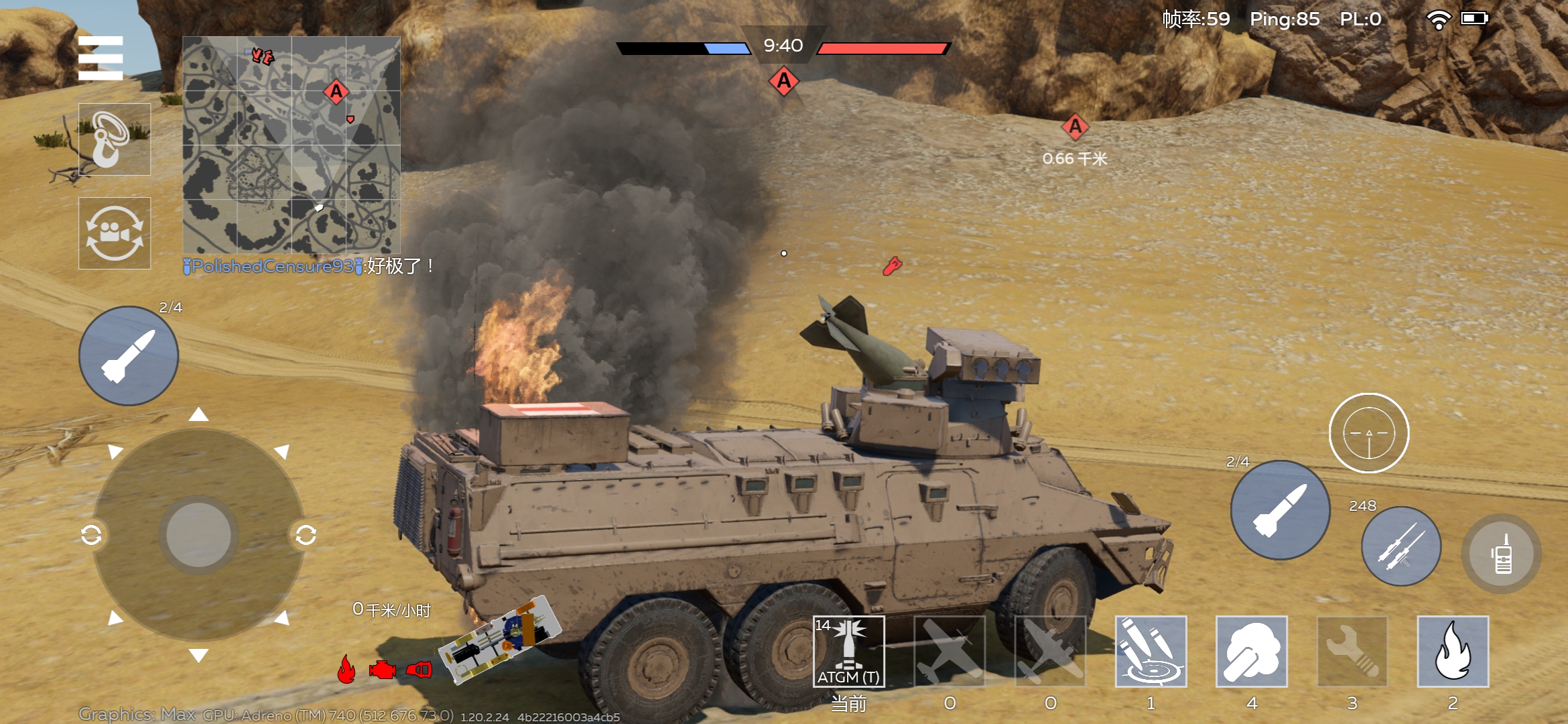Open the tactical minimap
Viewport: 1568px width, 724px height.
(291, 145)
